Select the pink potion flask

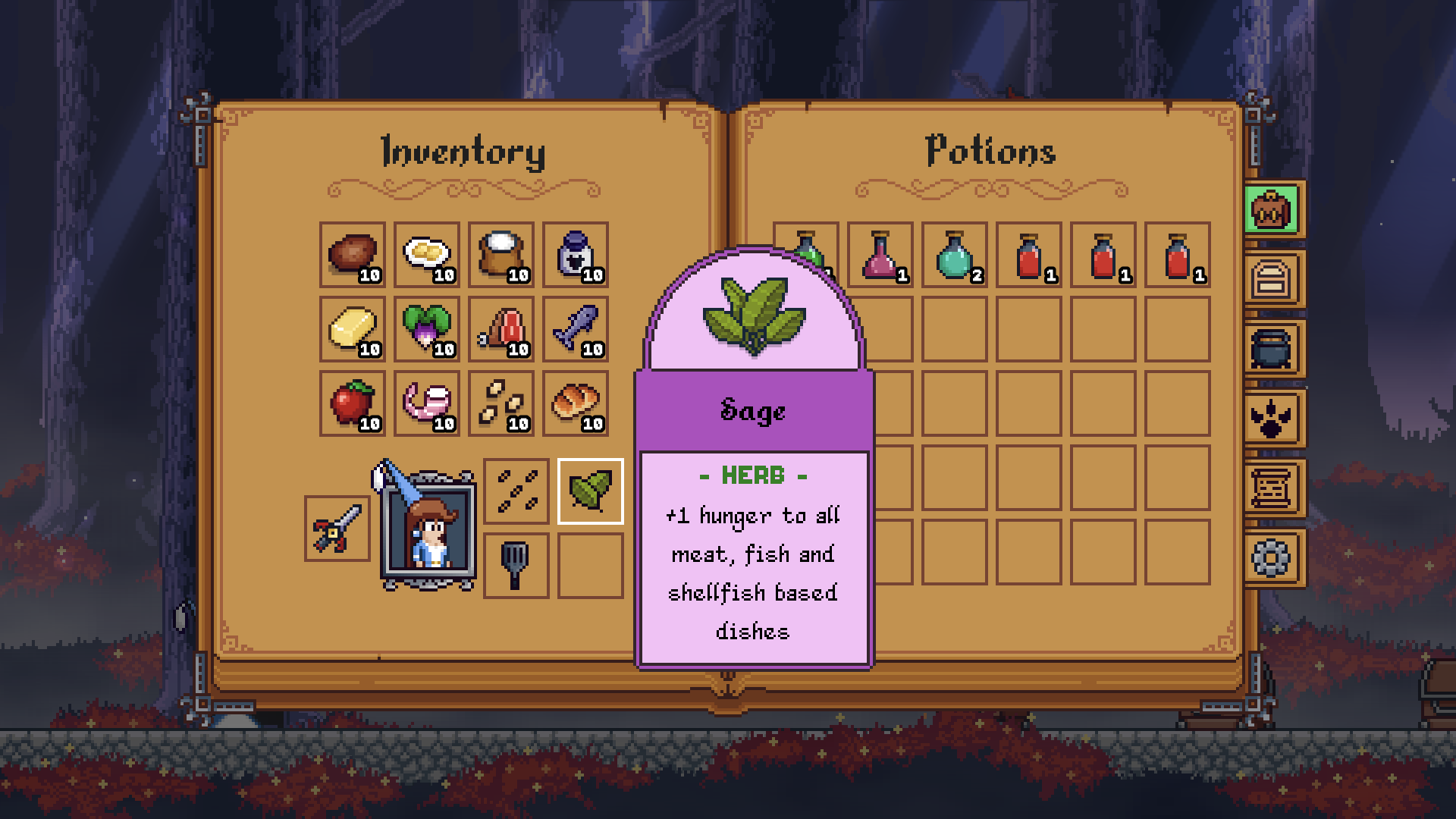click(881, 256)
